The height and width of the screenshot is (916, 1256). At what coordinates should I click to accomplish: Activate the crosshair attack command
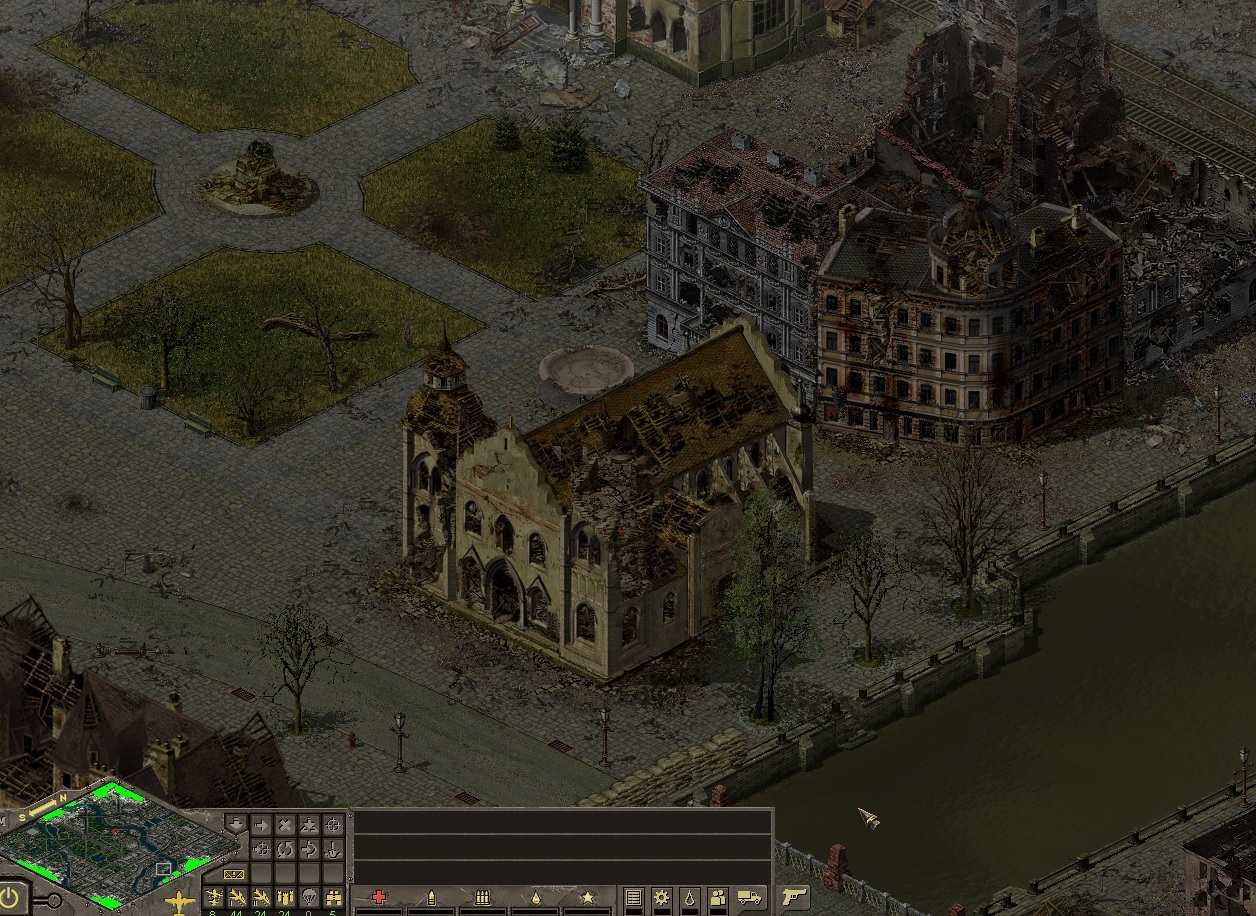click(334, 826)
